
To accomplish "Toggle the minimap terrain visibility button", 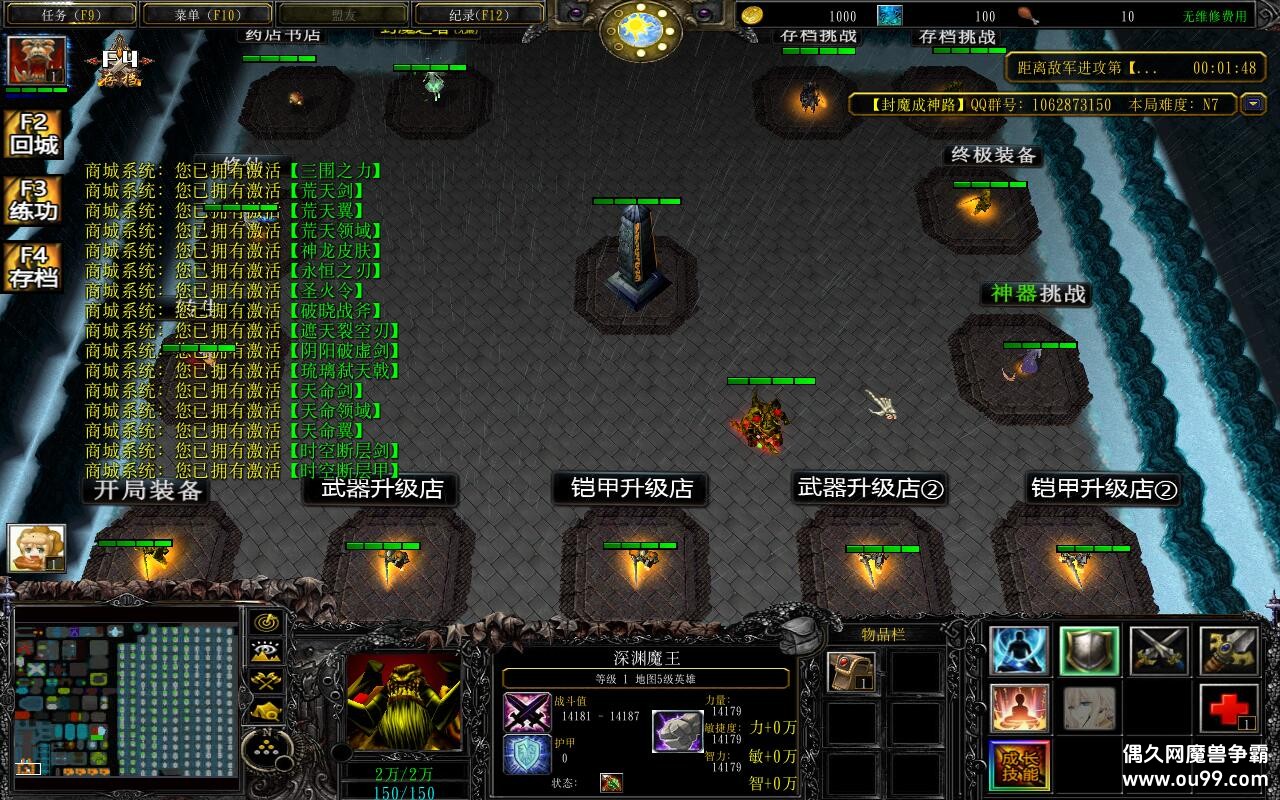I will click(x=265, y=652).
